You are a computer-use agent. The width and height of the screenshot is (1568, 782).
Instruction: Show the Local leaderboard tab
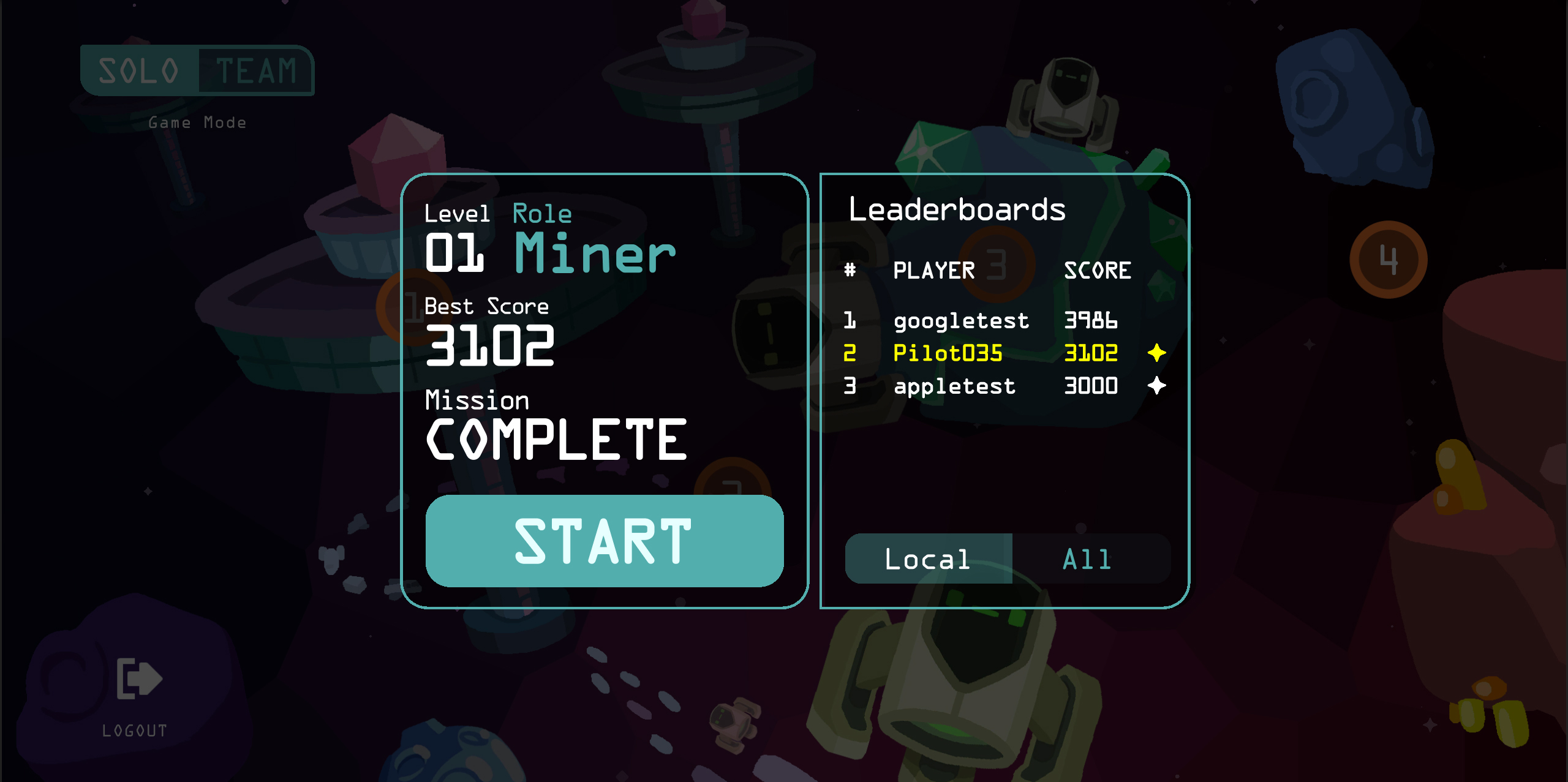(x=928, y=559)
